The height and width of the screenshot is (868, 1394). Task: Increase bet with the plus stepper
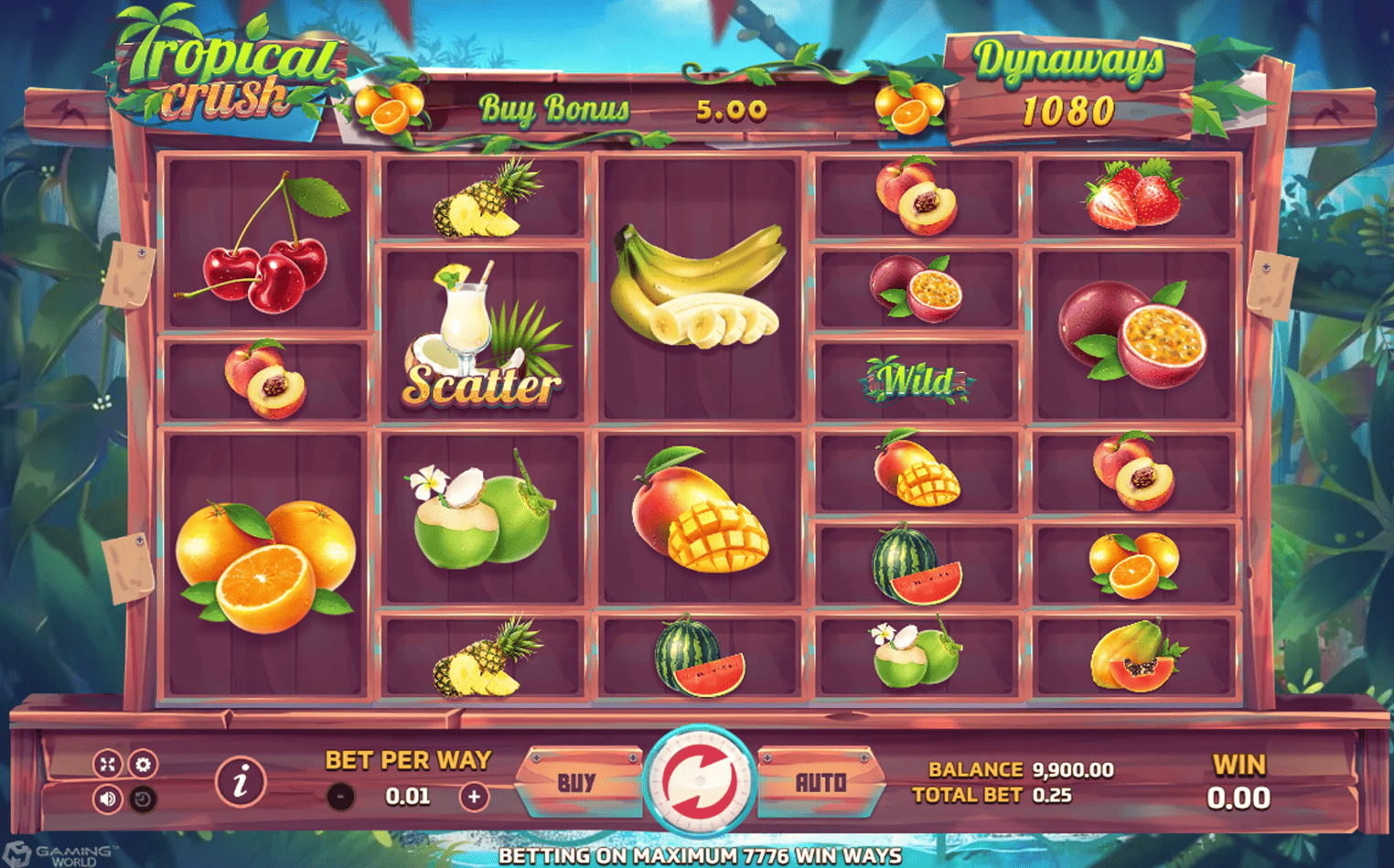(x=475, y=795)
